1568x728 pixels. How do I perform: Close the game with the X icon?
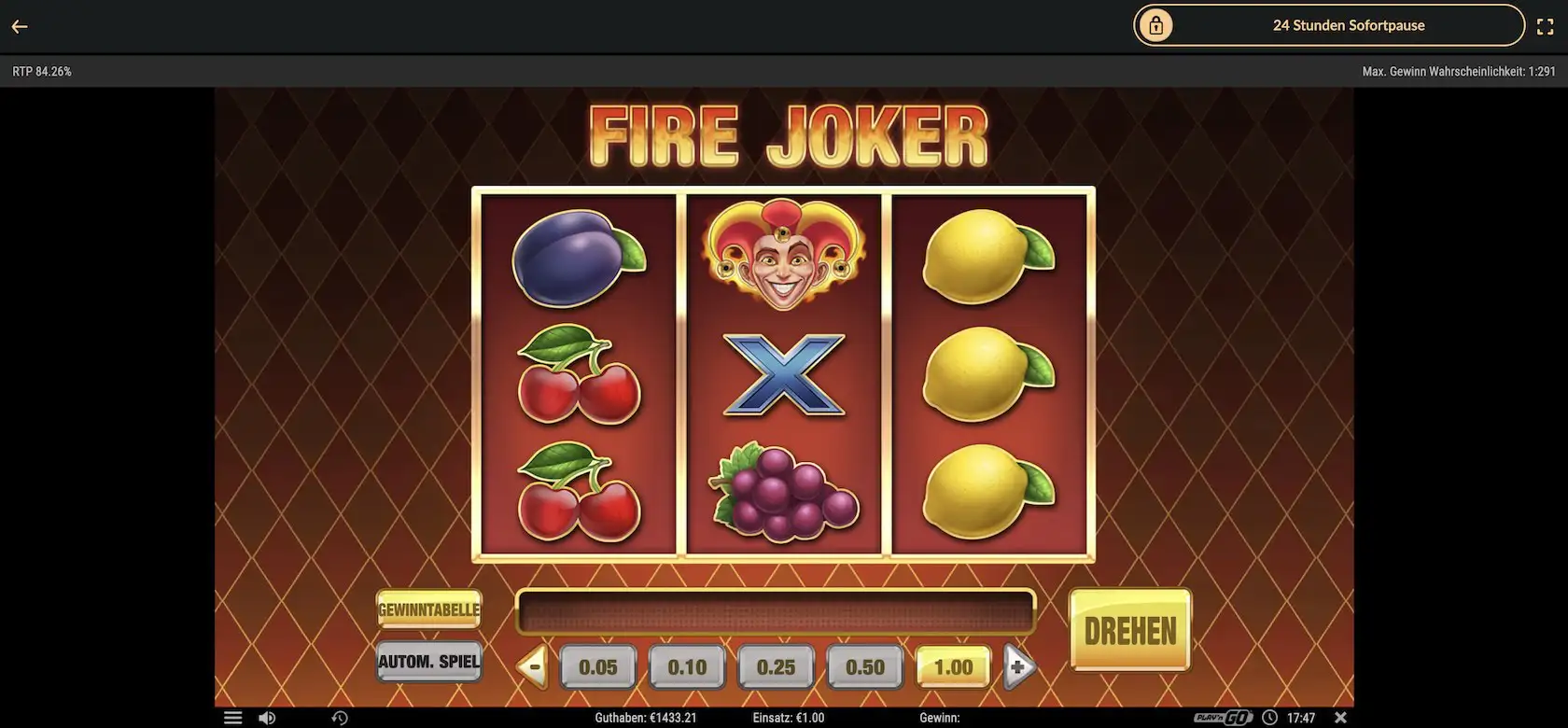click(1340, 718)
